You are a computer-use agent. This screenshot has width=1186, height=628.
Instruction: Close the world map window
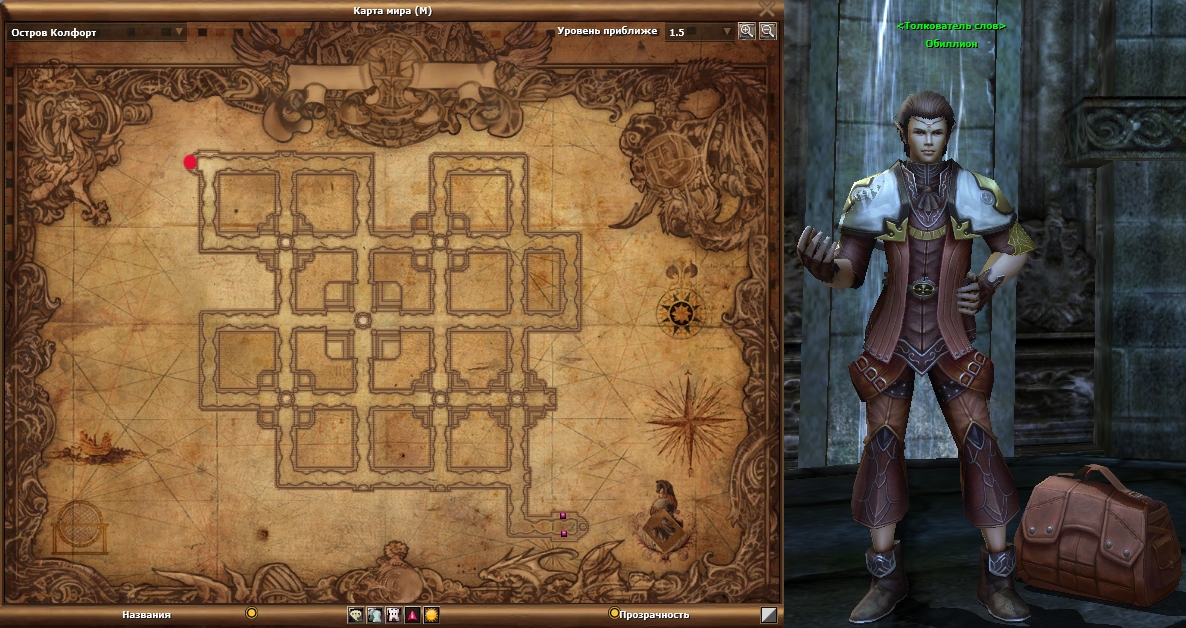pos(767,9)
